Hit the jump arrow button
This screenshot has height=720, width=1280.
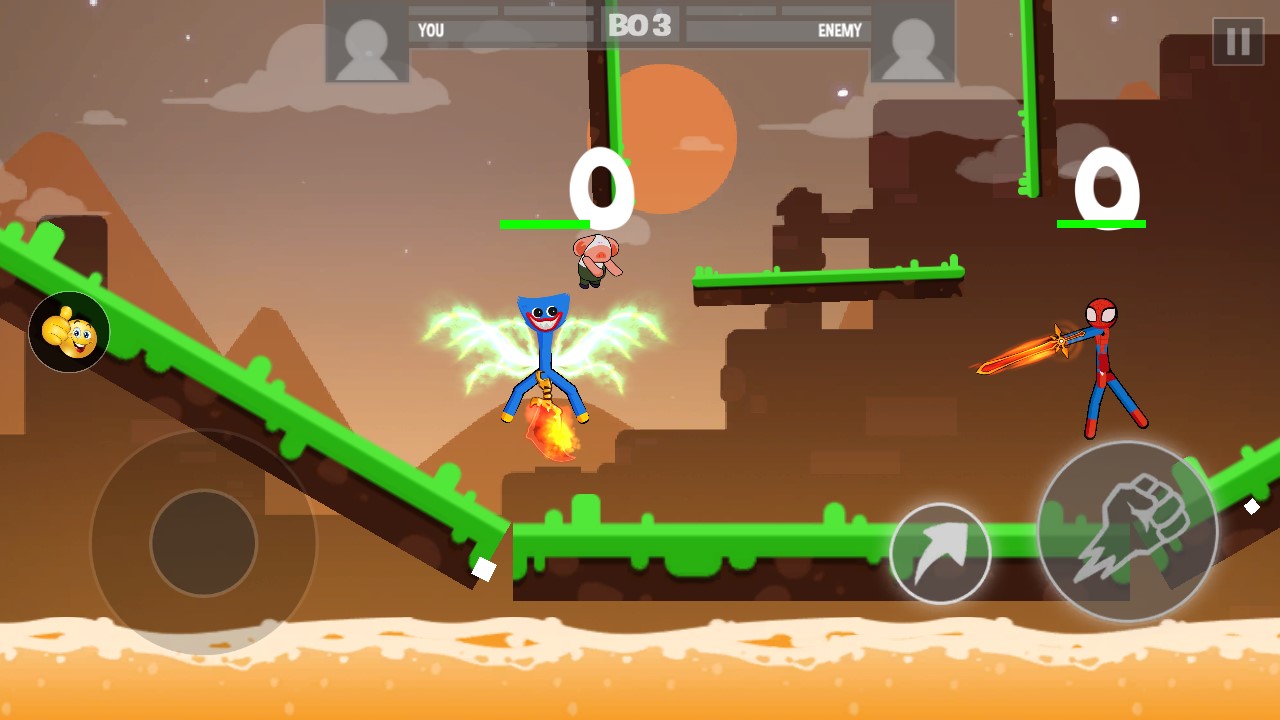coord(940,553)
